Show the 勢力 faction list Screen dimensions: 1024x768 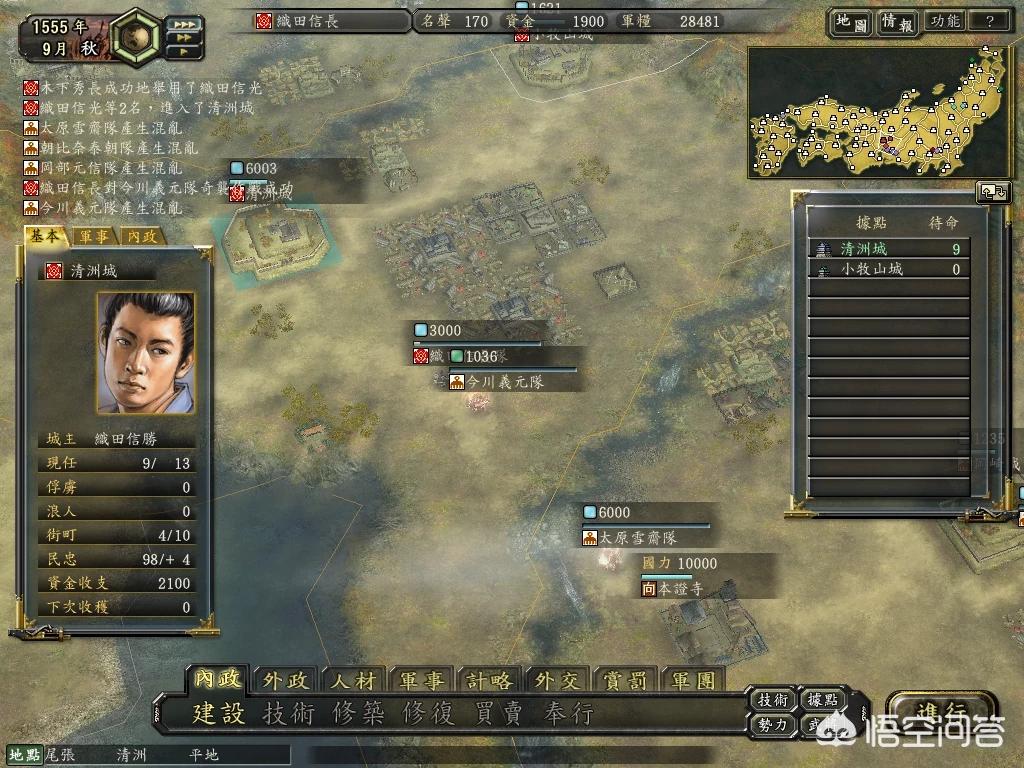click(x=775, y=724)
